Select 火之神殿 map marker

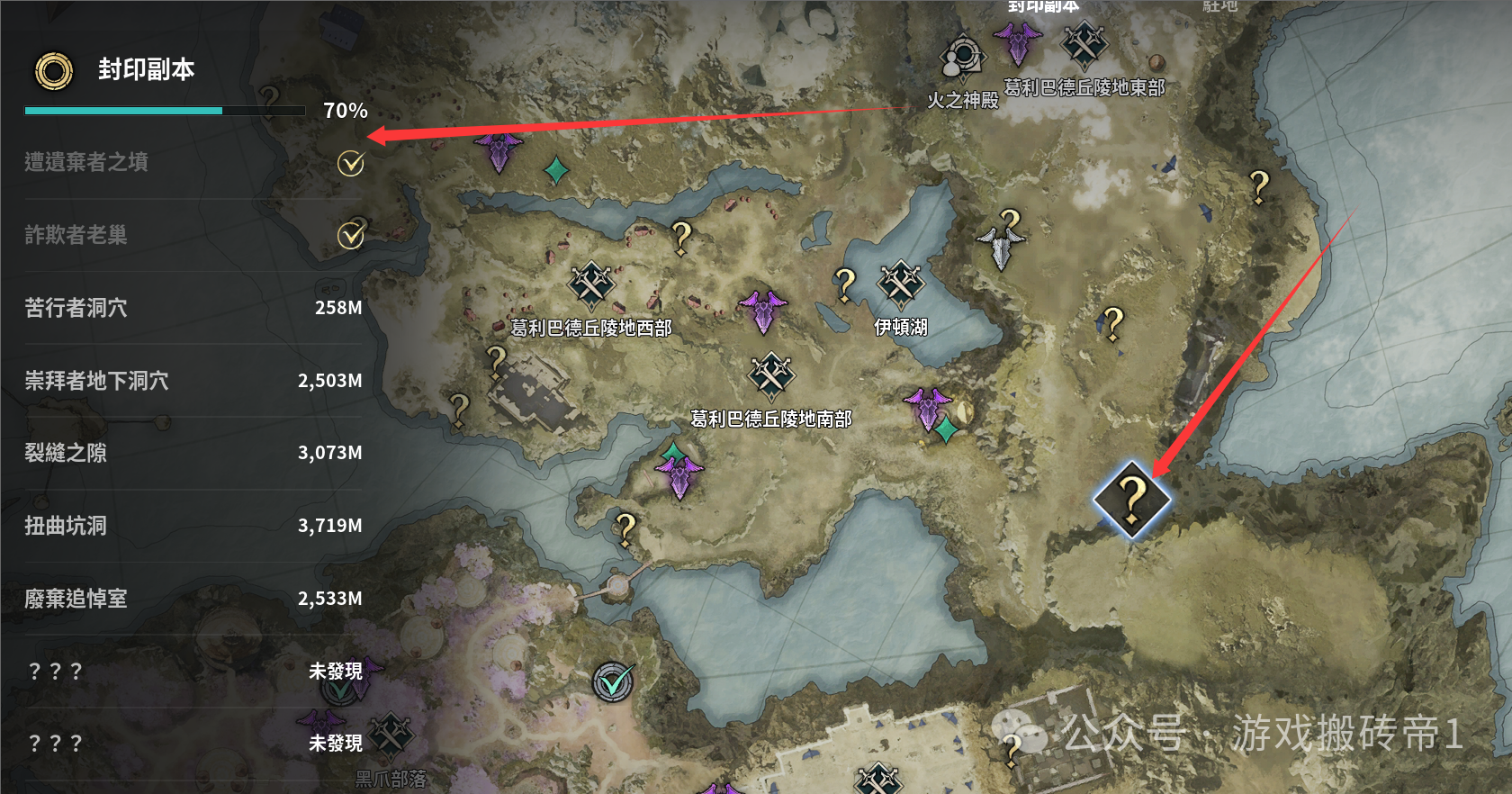pos(962,59)
